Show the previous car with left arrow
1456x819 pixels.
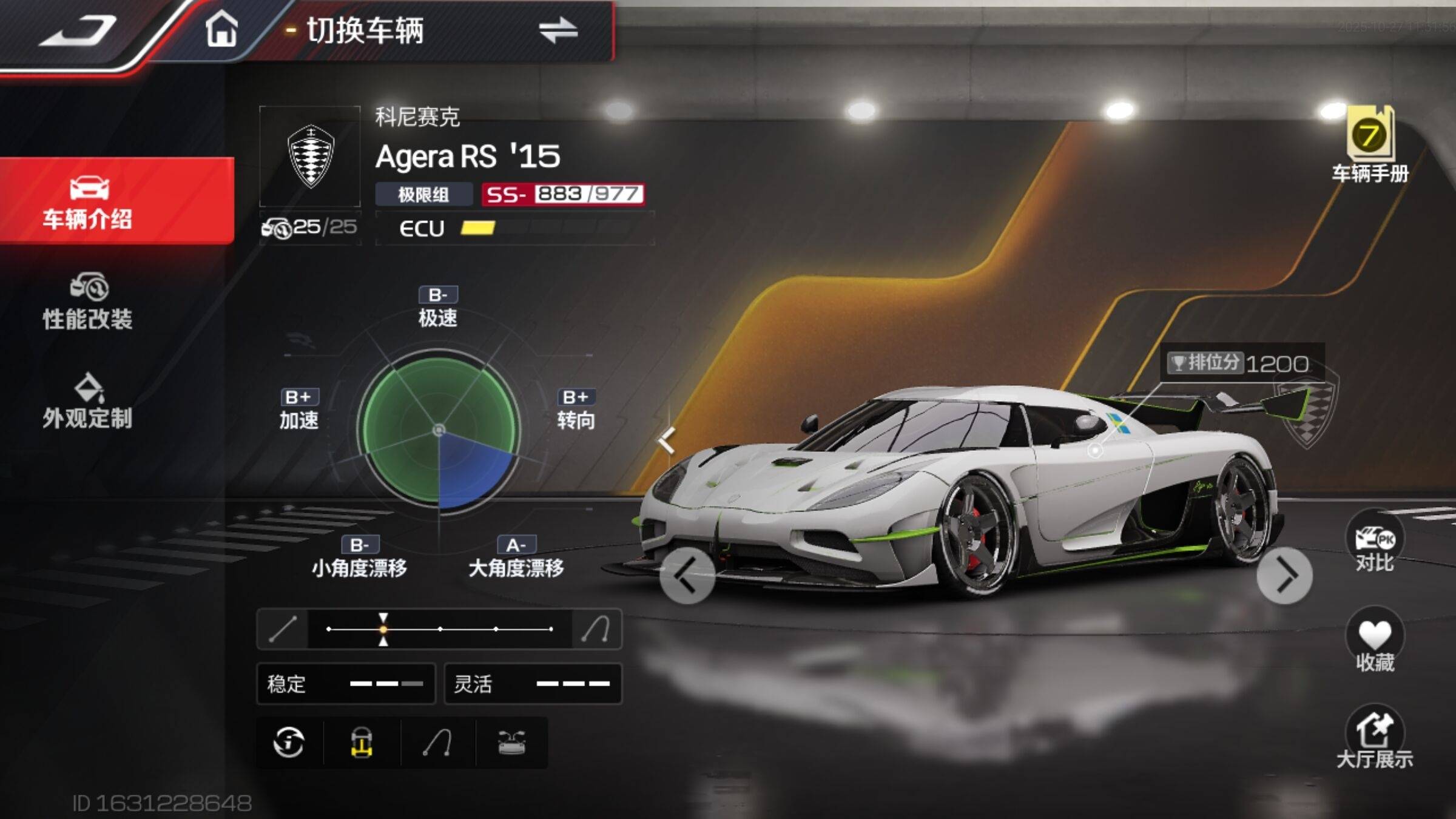click(x=687, y=575)
